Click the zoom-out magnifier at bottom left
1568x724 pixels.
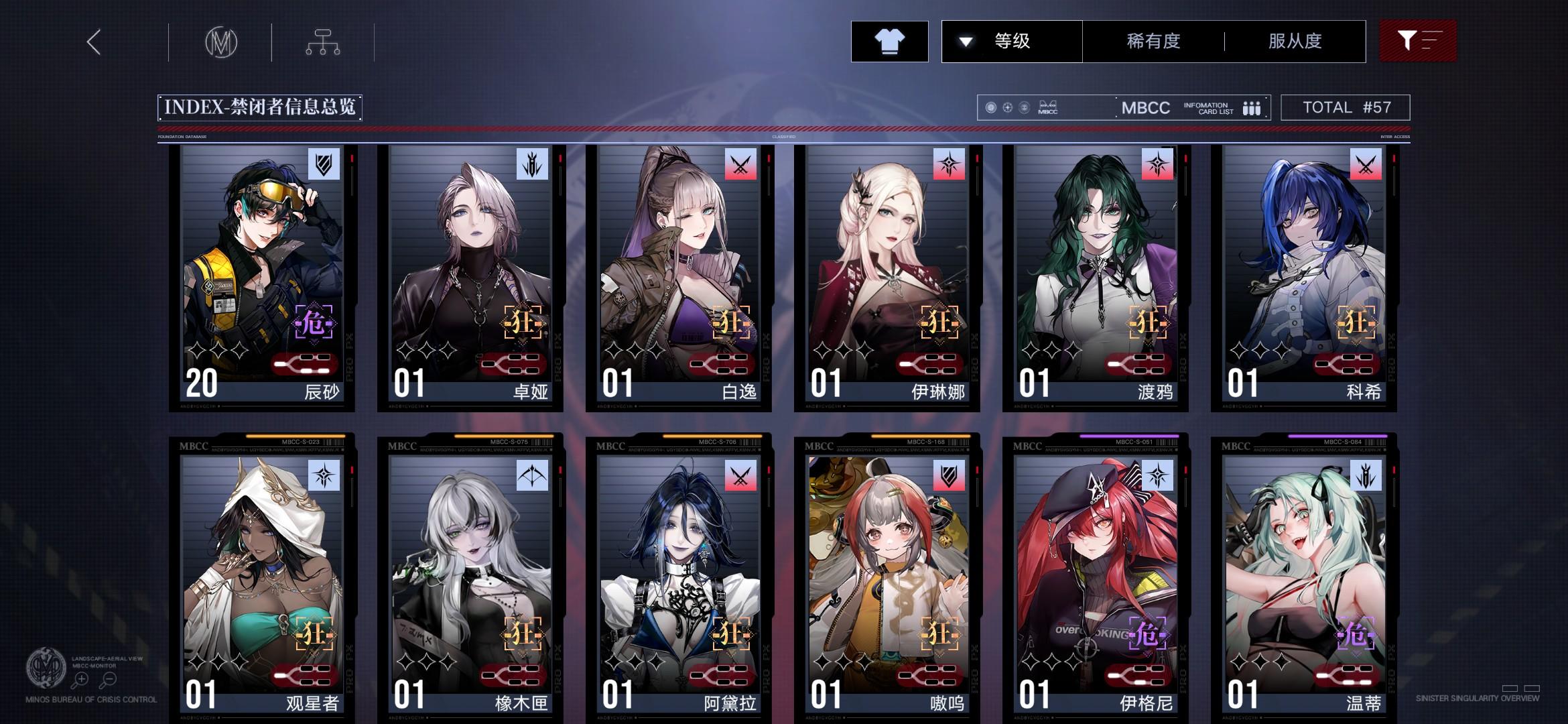(x=109, y=678)
